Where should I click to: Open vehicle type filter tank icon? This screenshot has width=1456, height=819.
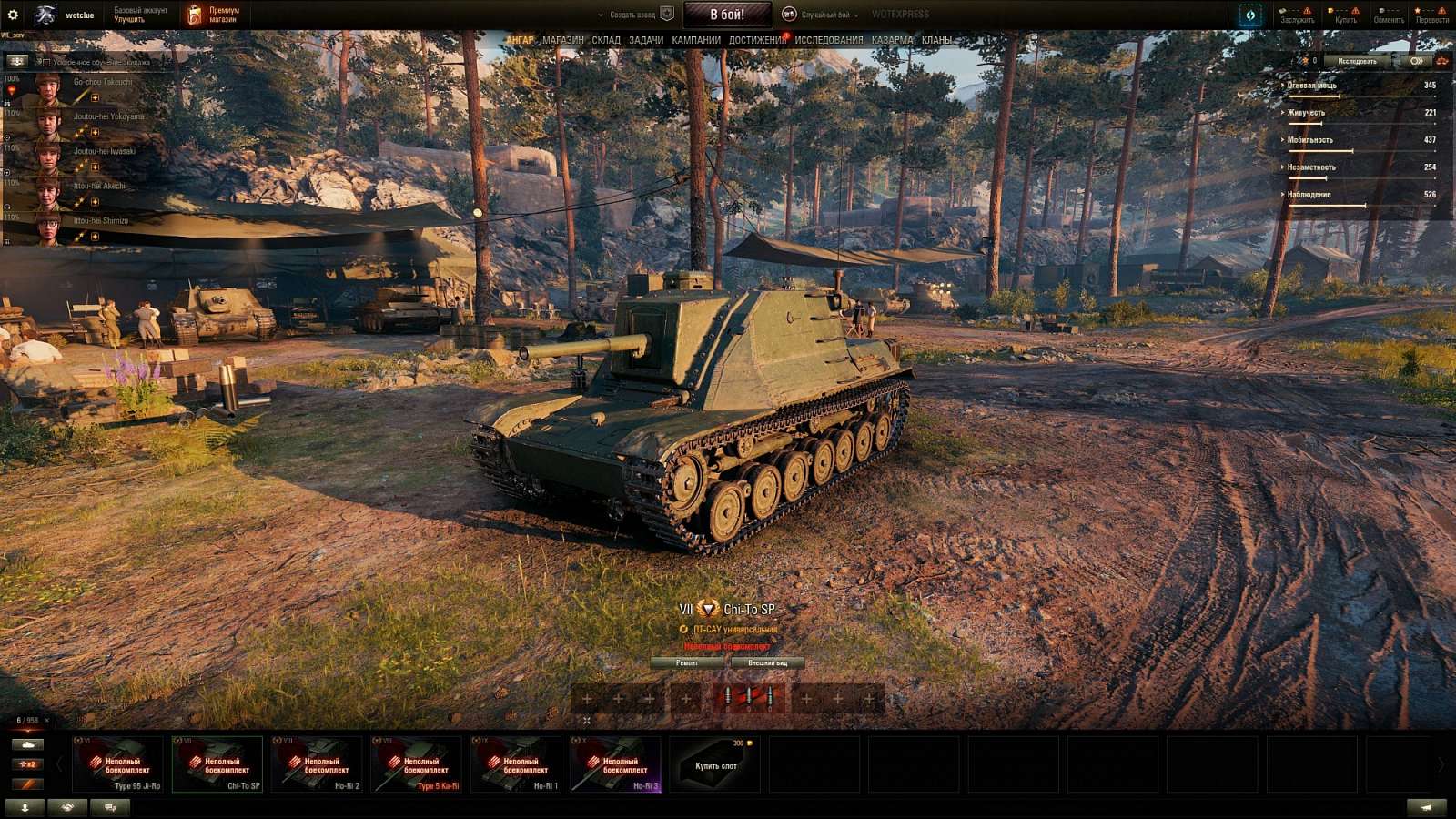[x=27, y=745]
